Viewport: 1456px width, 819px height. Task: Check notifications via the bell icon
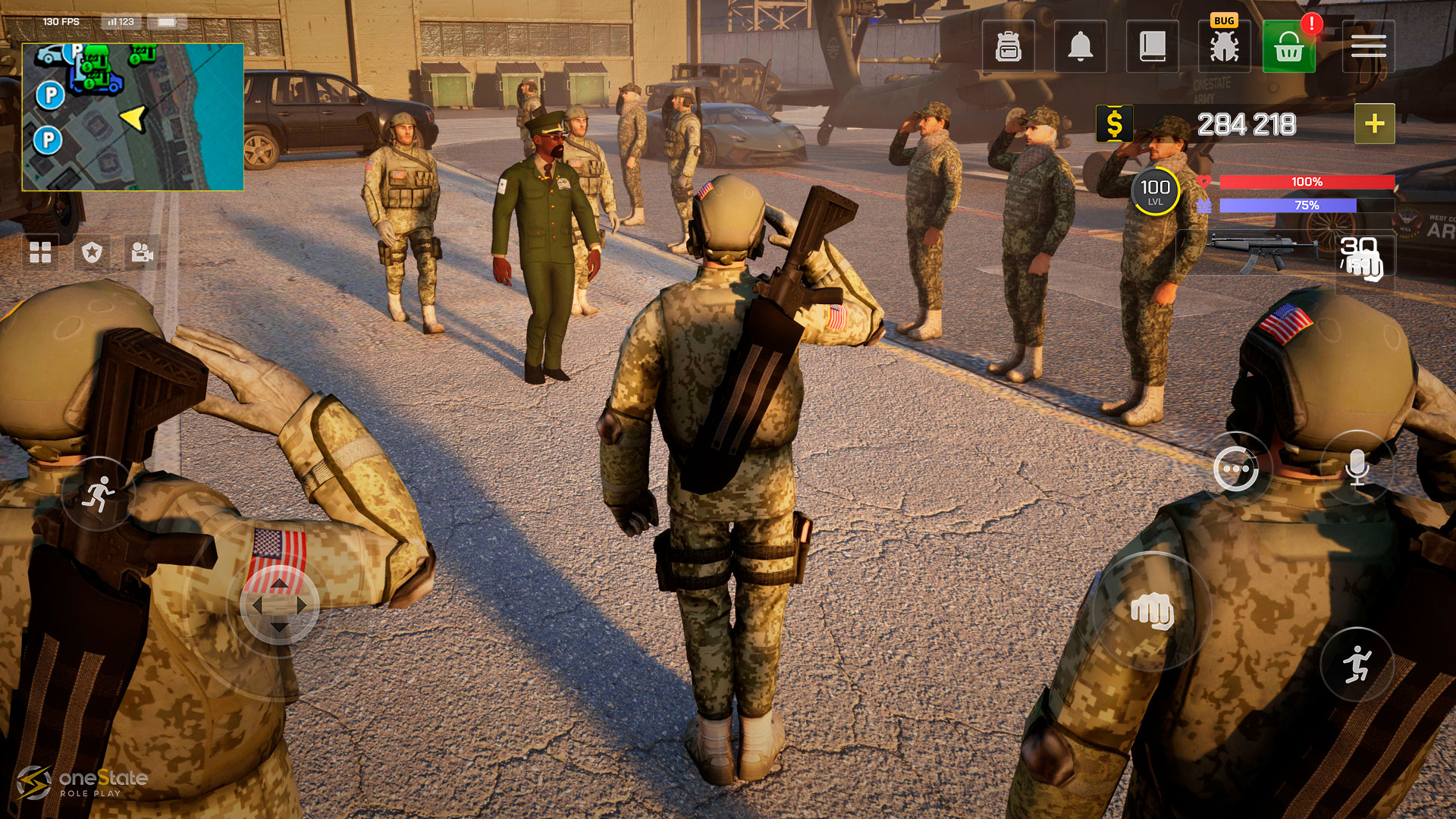click(1080, 47)
